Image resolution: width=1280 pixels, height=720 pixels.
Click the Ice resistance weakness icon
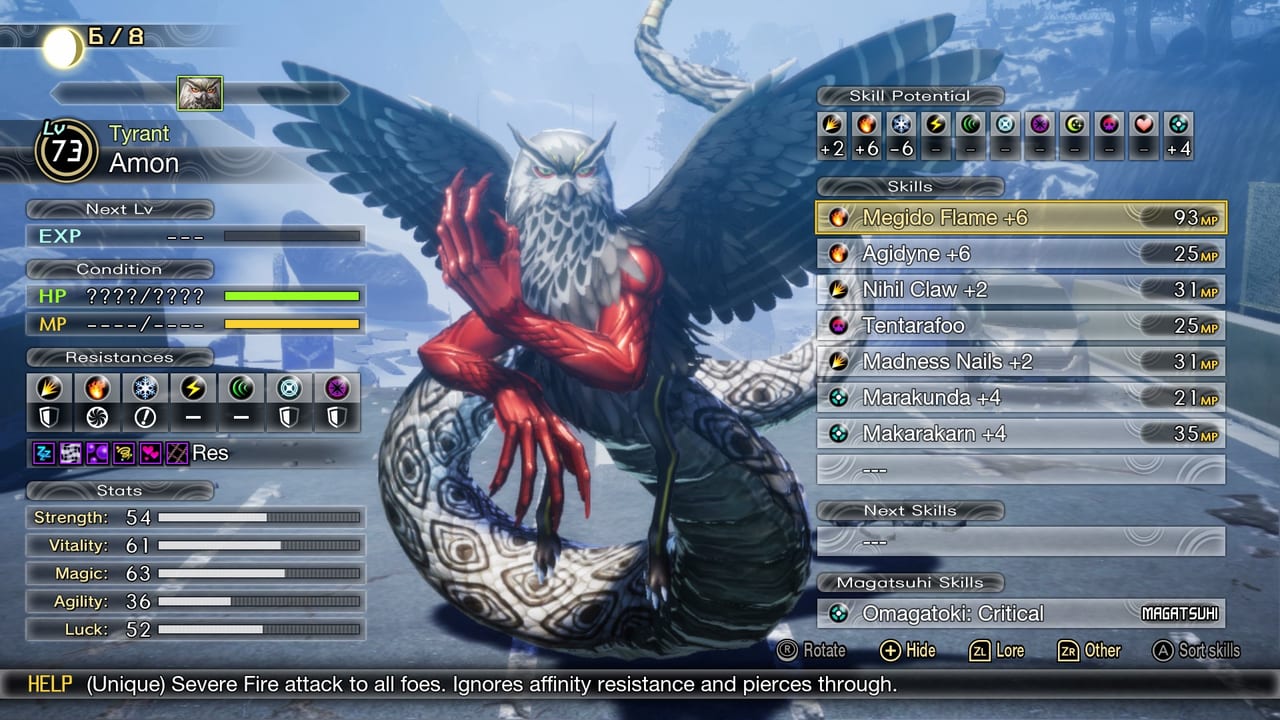click(x=143, y=416)
